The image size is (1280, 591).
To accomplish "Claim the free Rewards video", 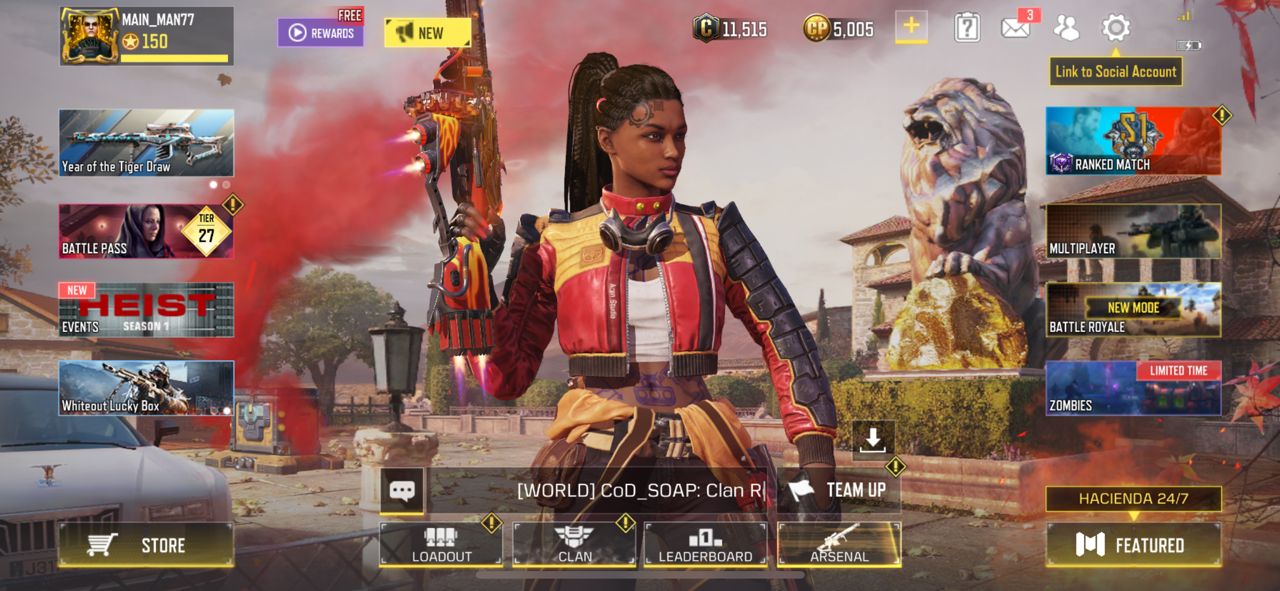I will [x=320, y=32].
